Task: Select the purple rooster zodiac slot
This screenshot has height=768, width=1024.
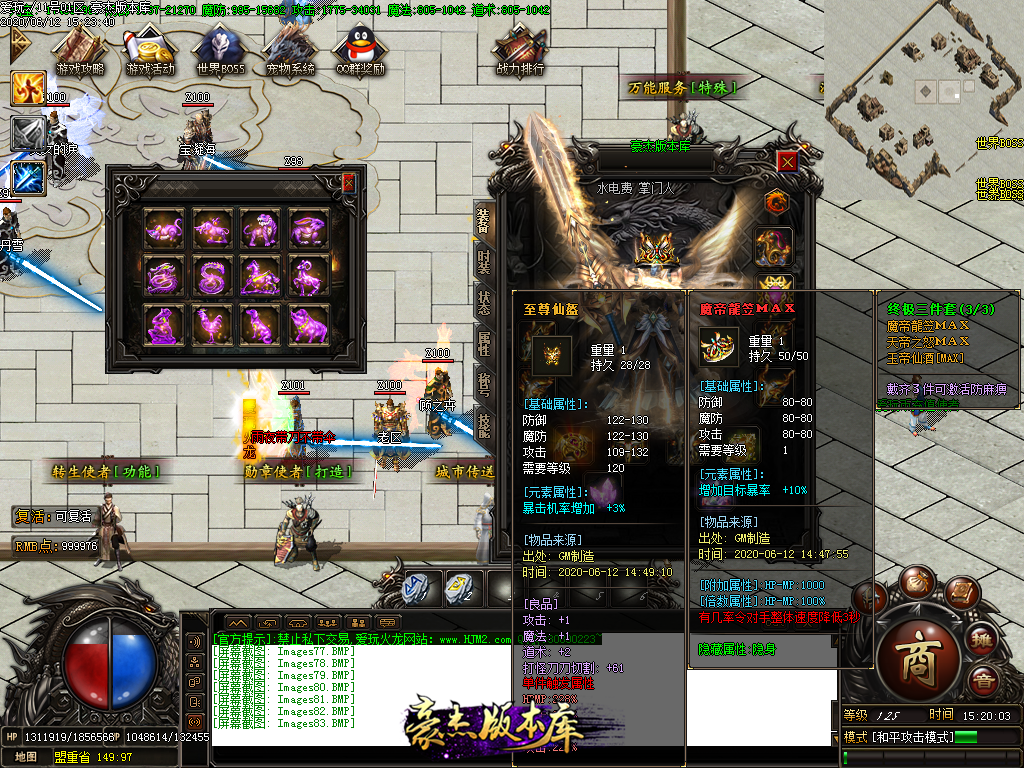Action: (211, 324)
